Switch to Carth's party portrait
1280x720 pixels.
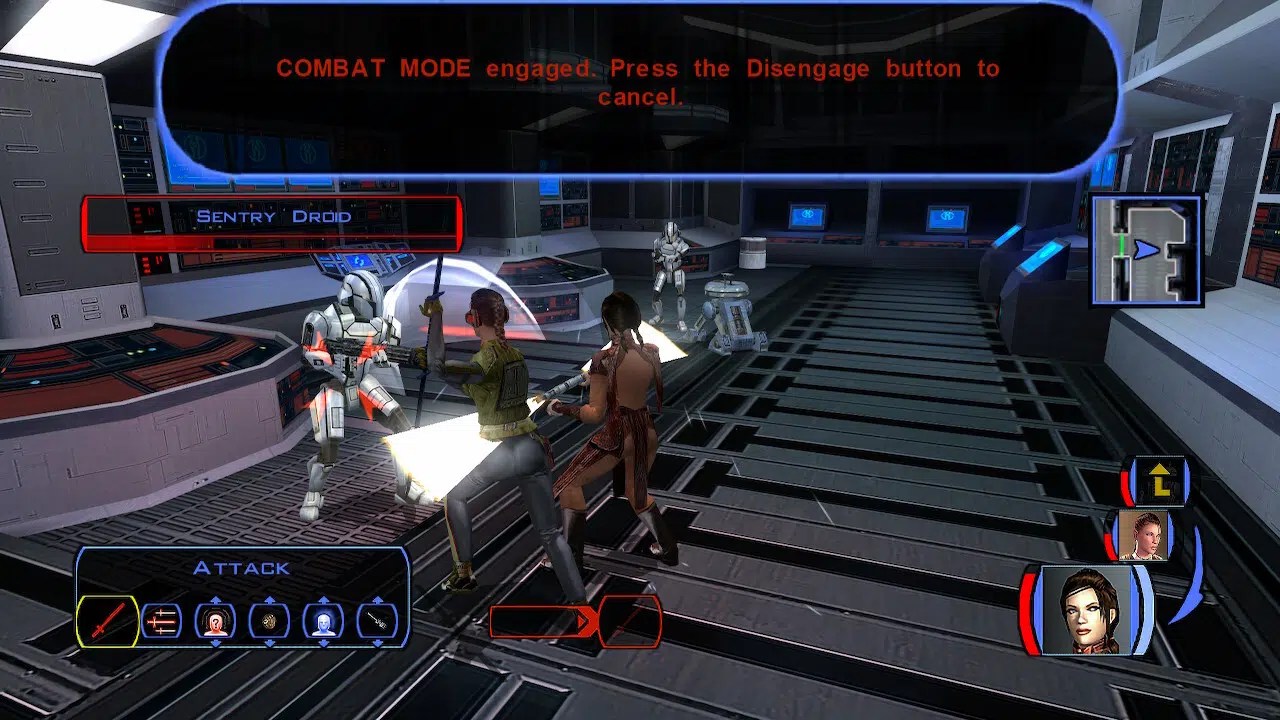coord(1144,536)
